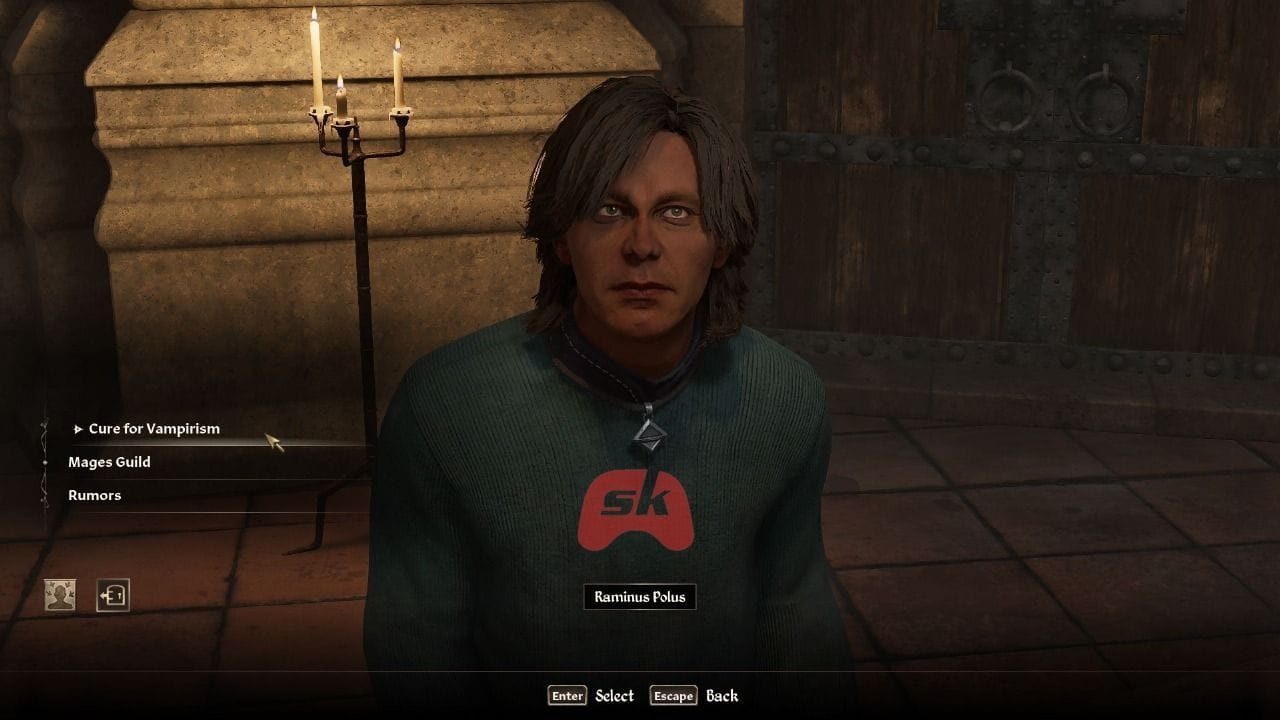This screenshot has width=1280, height=720.
Task: Click the arrowhead marker before Cure for Vampirism
Action: [x=78, y=430]
